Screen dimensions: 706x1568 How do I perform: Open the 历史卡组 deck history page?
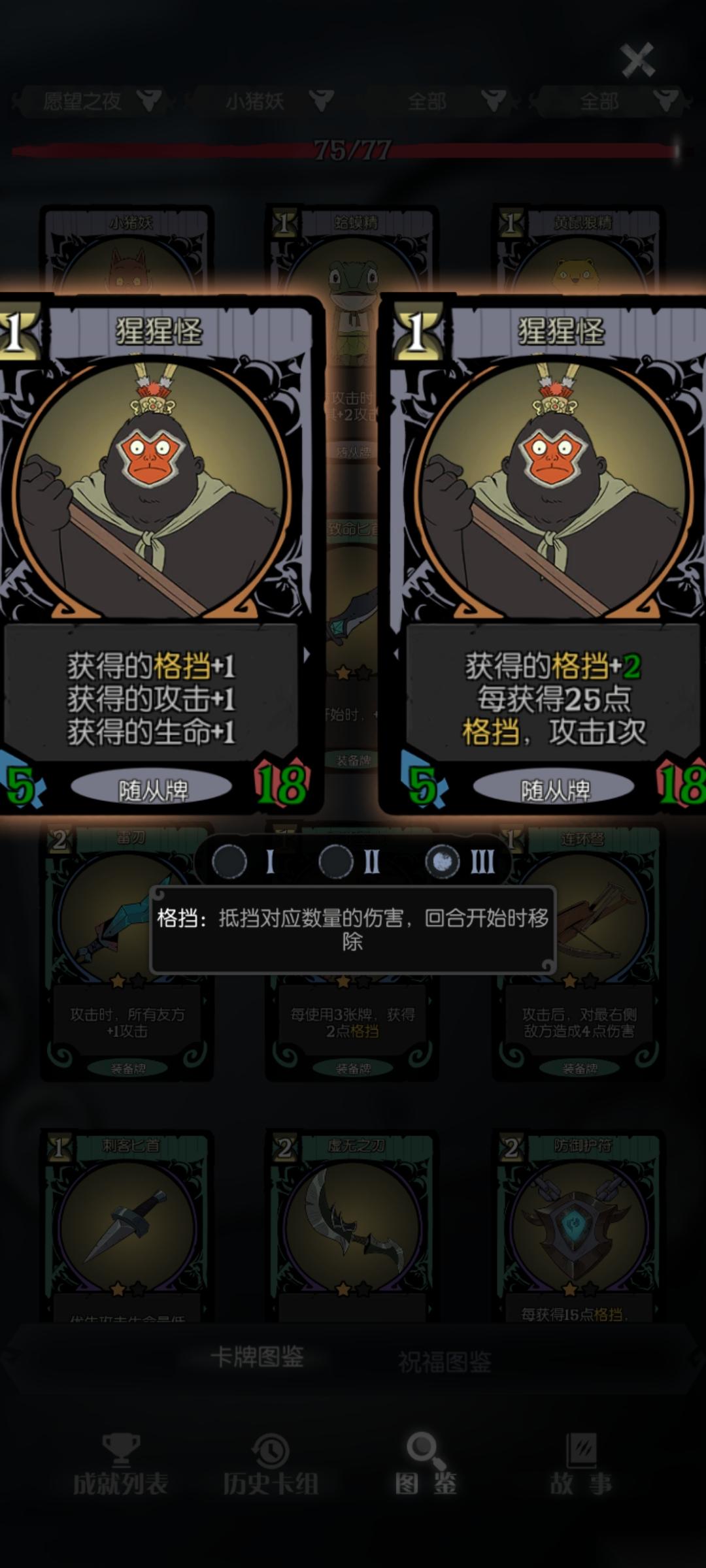click(271, 1465)
